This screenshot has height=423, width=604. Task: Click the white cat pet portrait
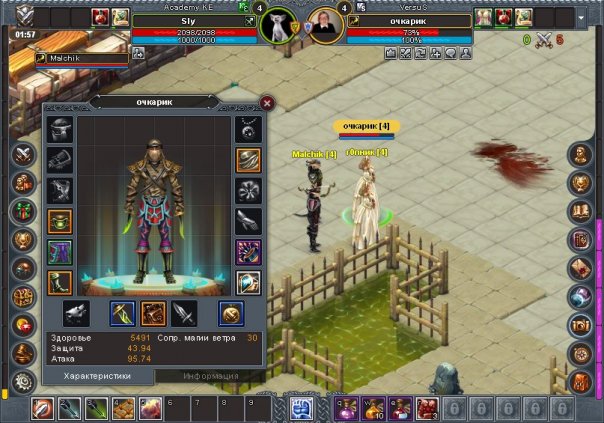[x=277, y=25]
